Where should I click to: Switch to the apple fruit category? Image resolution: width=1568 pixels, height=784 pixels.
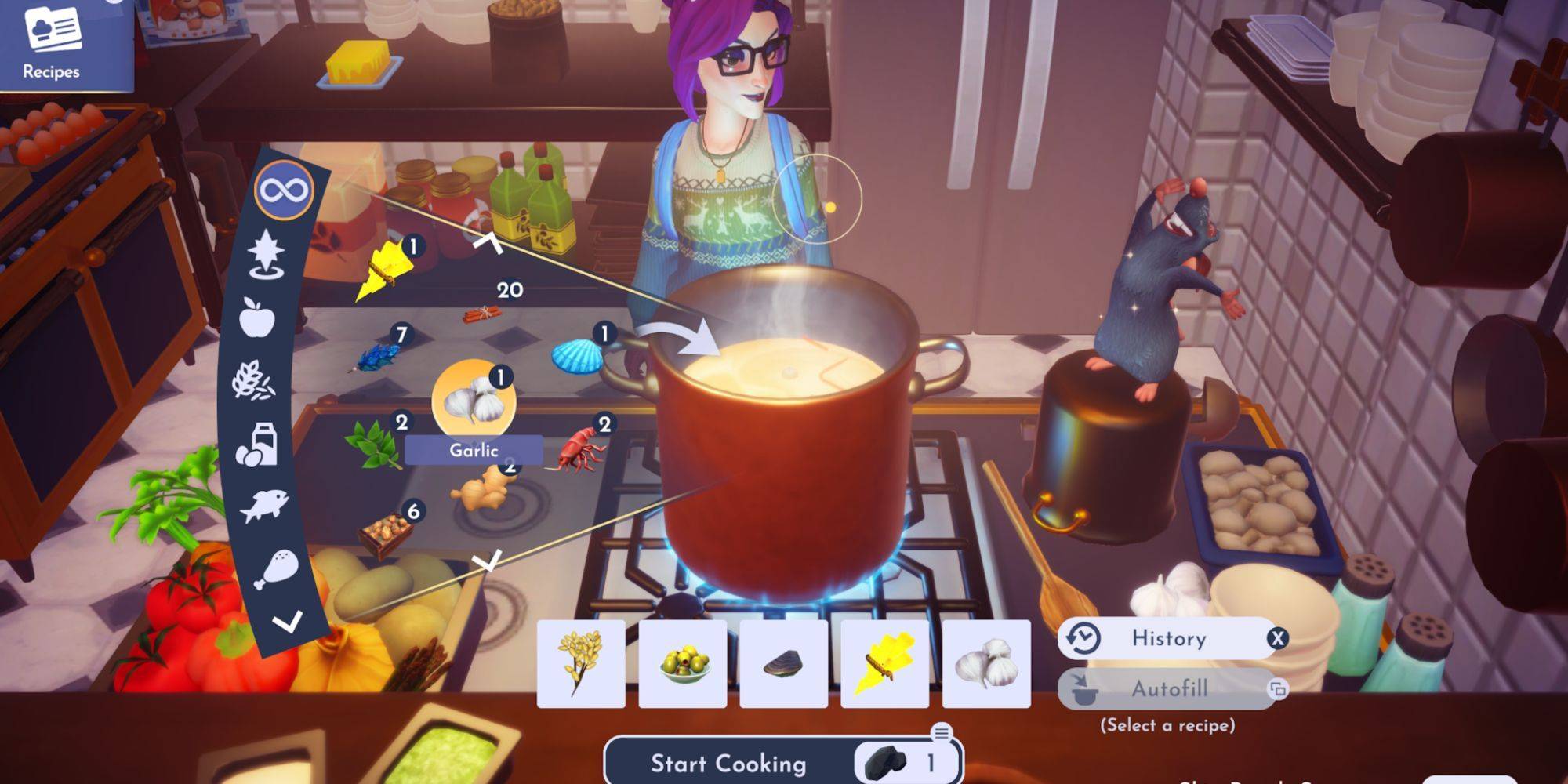pos(258,318)
